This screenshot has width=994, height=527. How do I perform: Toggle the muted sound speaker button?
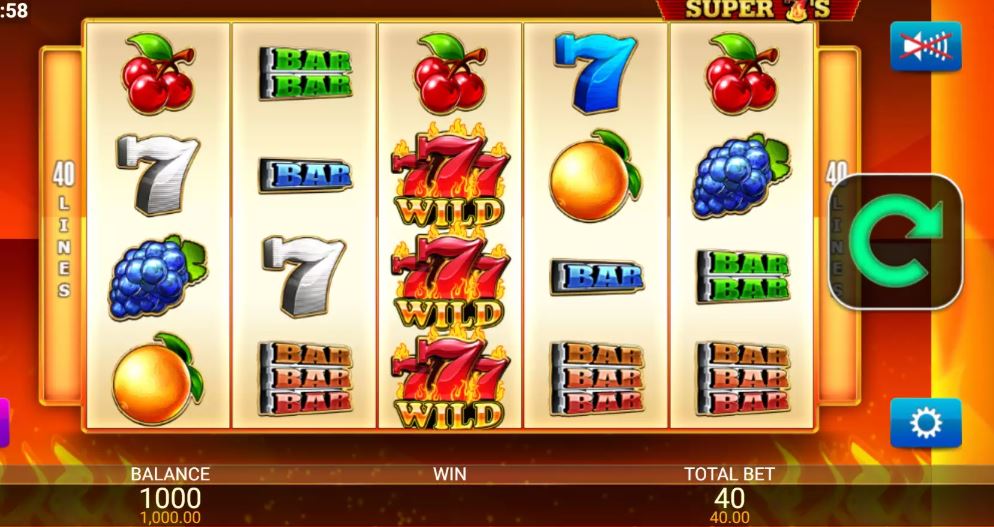(925, 47)
